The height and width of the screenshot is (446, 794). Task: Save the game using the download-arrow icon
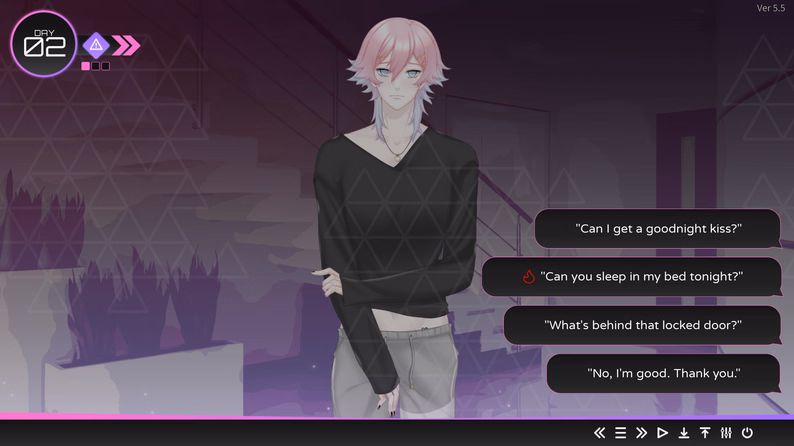(684, 433)
